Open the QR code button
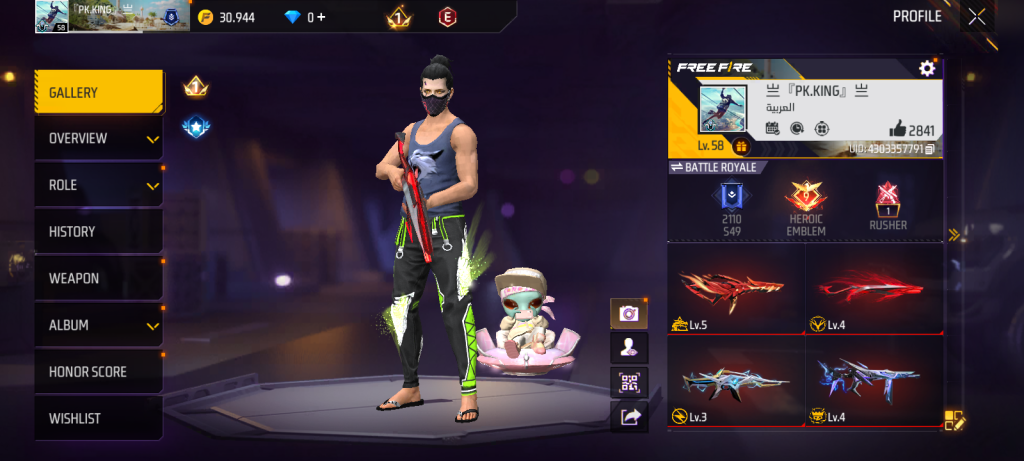The image size is (1024, 461). click(x=629, y=382)
